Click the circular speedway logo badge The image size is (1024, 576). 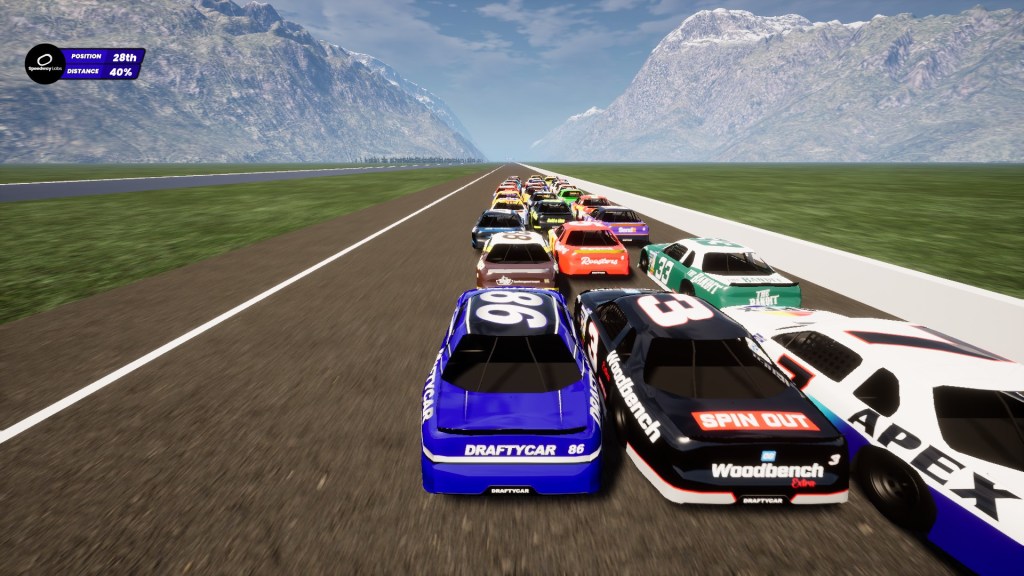coord(44,63)
